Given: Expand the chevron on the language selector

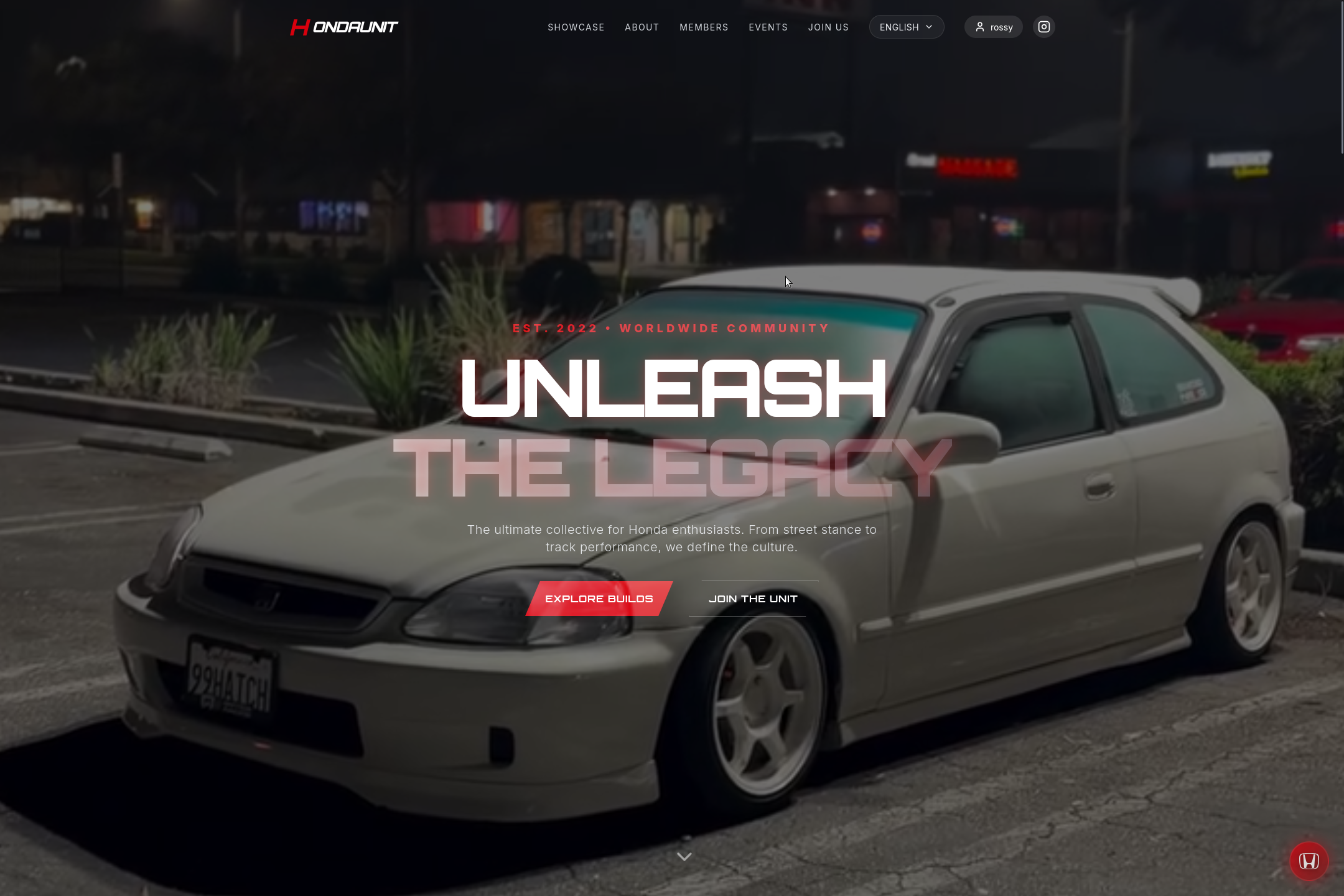Looking at the screenshot, I should pyautogui.click(x=929, y=27).
